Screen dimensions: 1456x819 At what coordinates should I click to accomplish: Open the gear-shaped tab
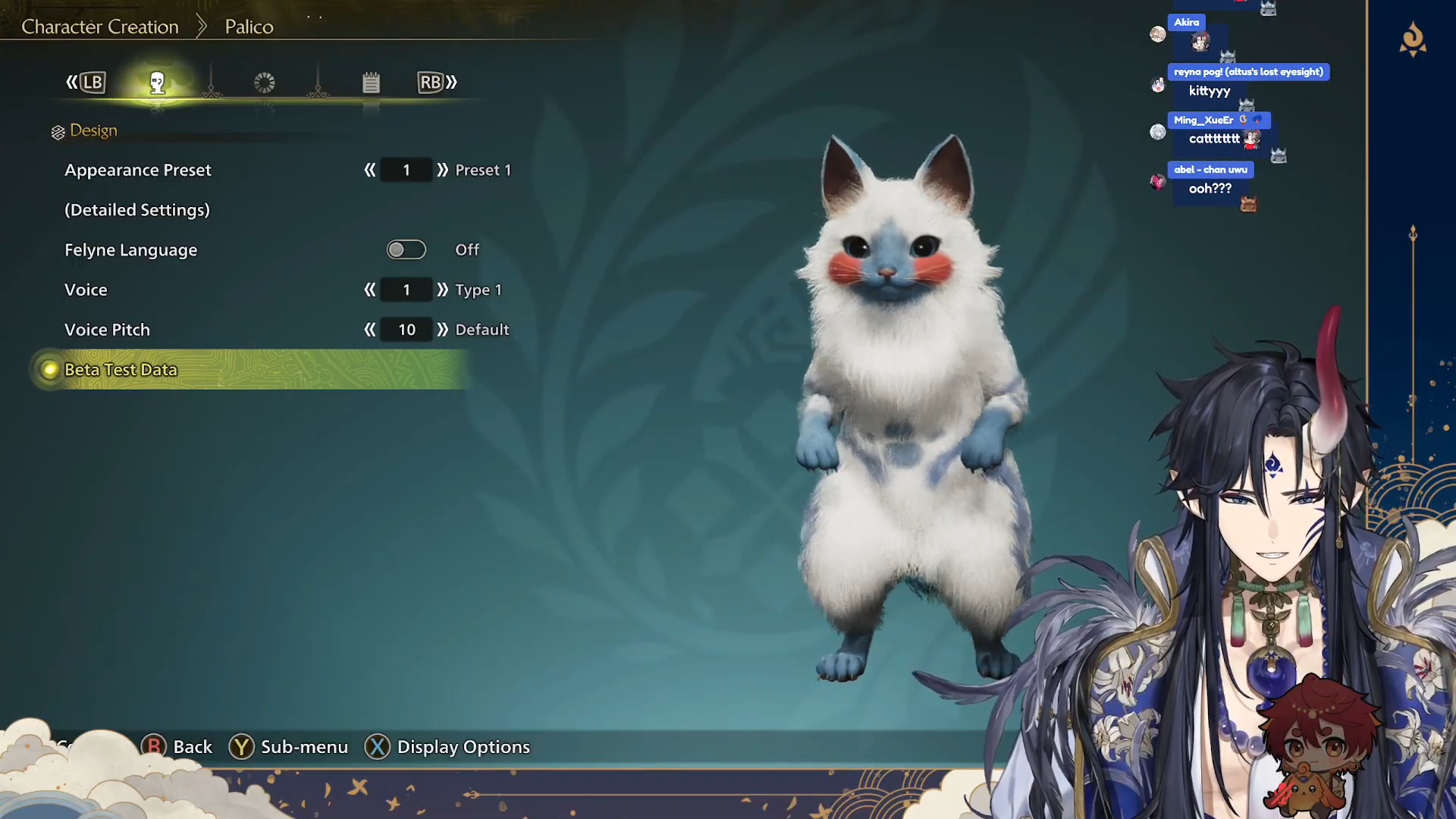pyautogui.click(x=265, y=83)
